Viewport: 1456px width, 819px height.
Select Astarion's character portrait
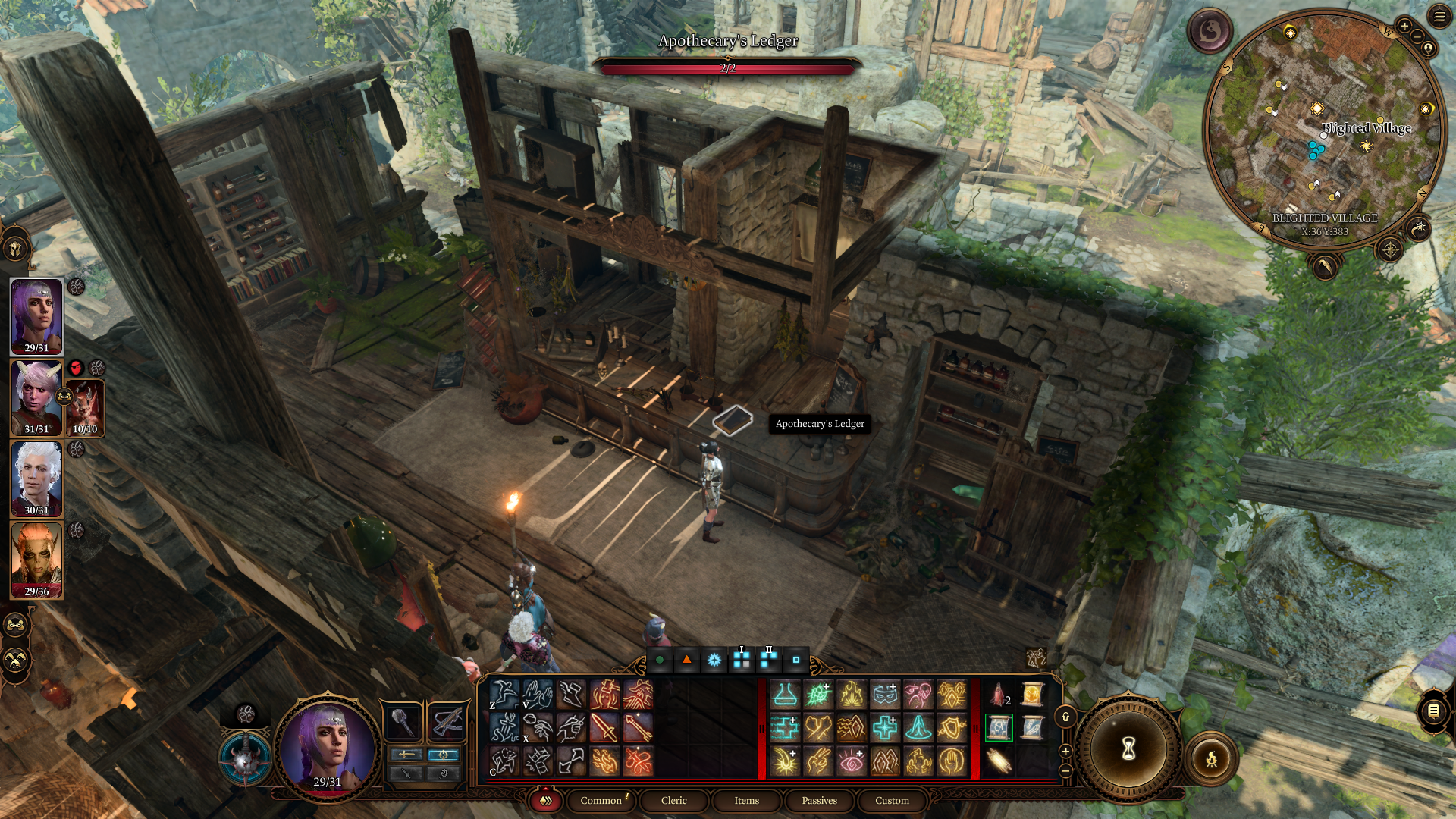(36, 477)
